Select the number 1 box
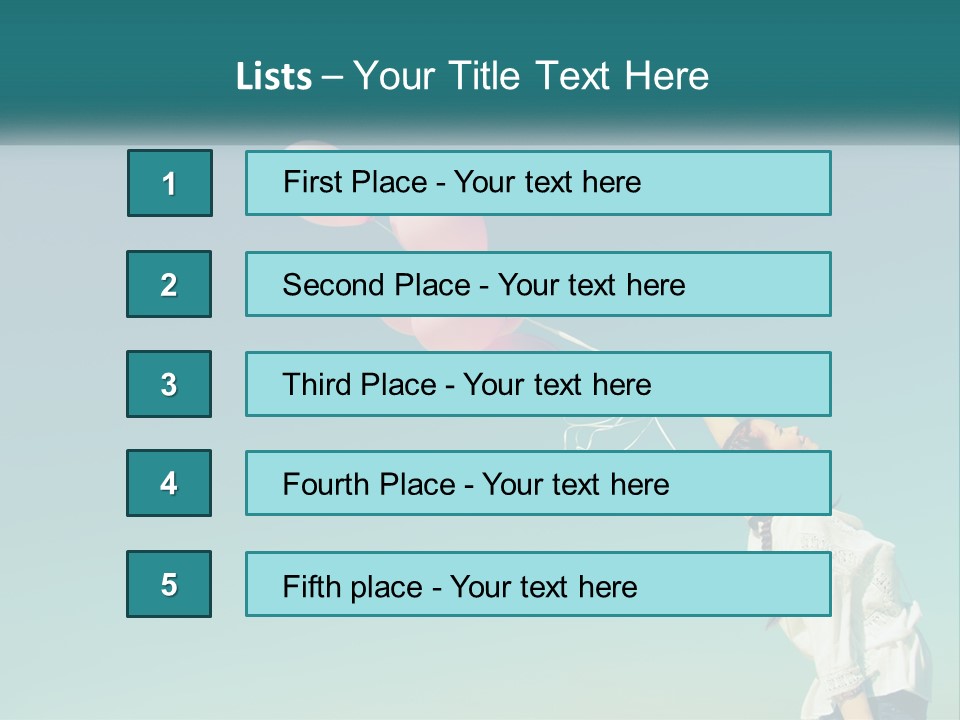The width and height of the screenshot is (960, 720). tap(170, 183)
